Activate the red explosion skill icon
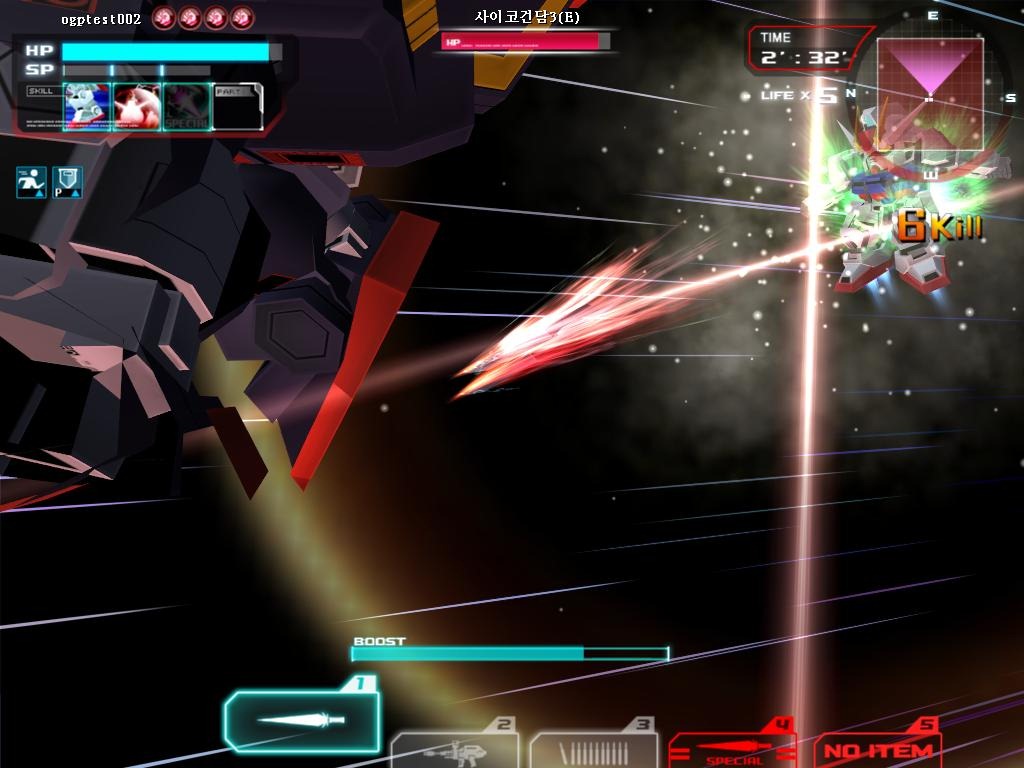Viewport: 1024px width, 768px height. tap(137, 107)
